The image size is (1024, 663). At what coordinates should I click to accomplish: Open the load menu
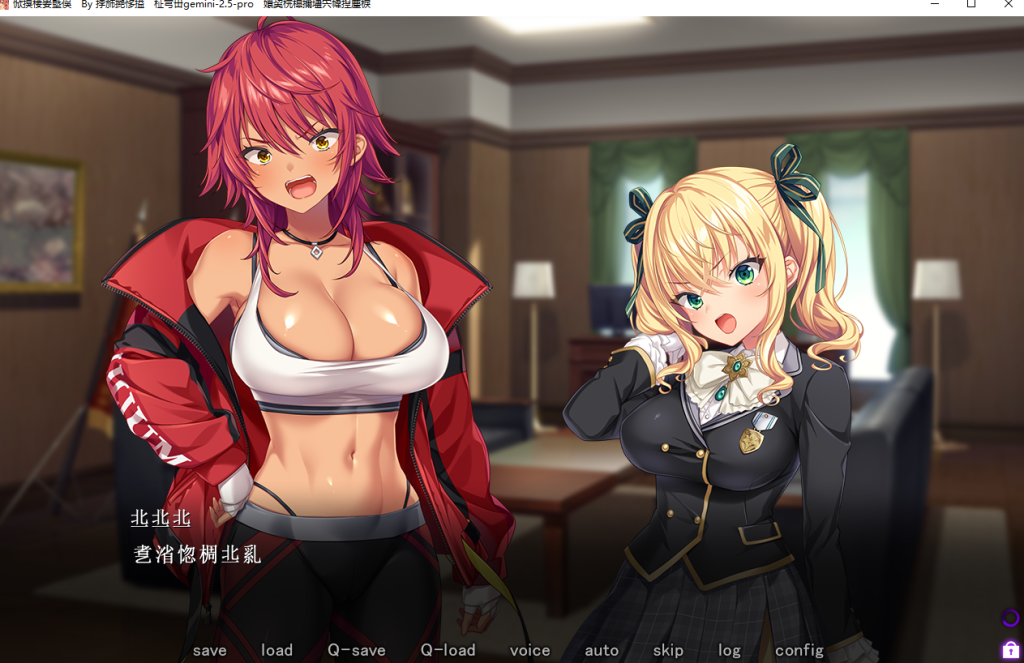277,650
